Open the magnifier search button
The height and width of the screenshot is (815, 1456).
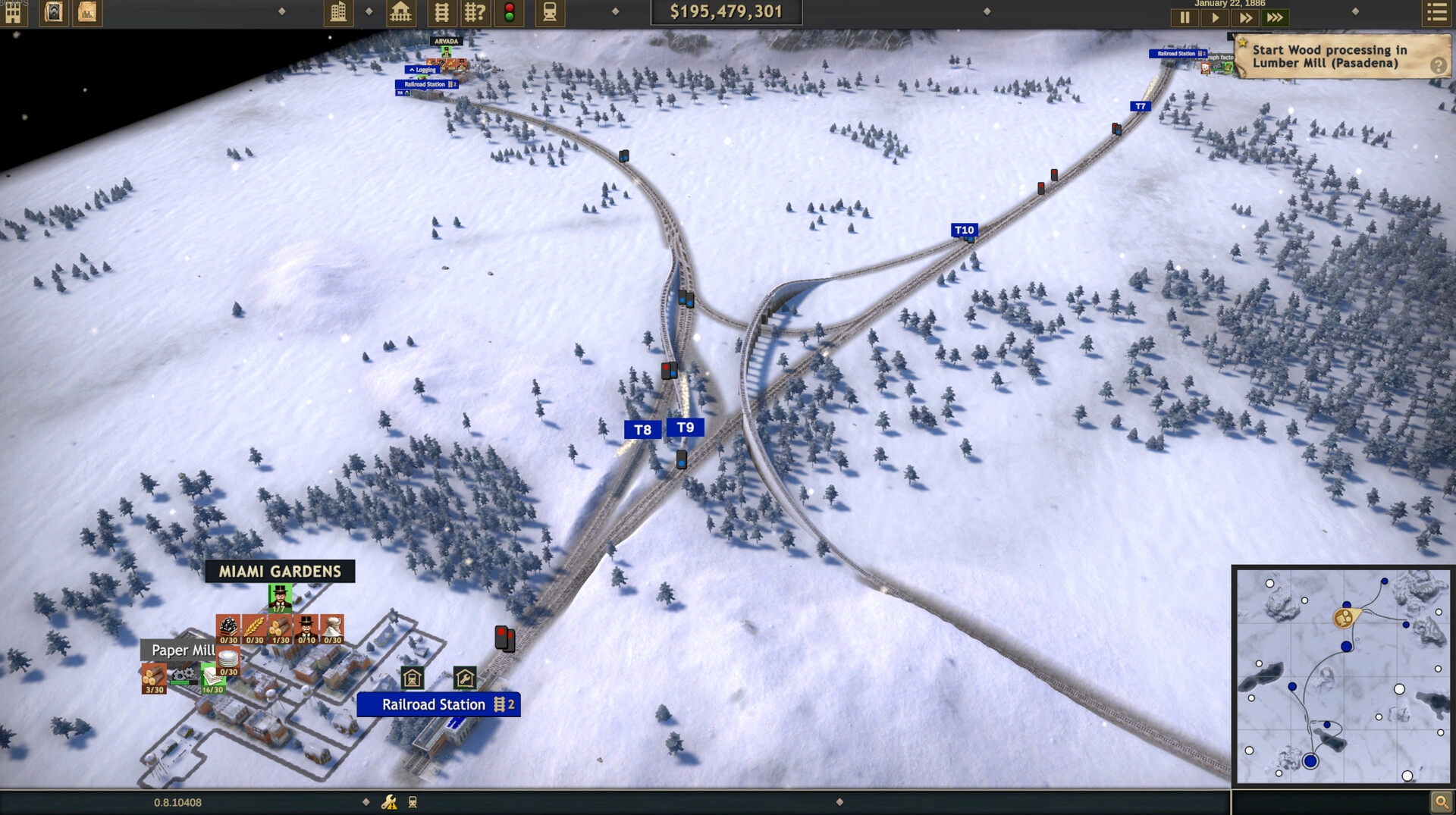coord(1439,801)
